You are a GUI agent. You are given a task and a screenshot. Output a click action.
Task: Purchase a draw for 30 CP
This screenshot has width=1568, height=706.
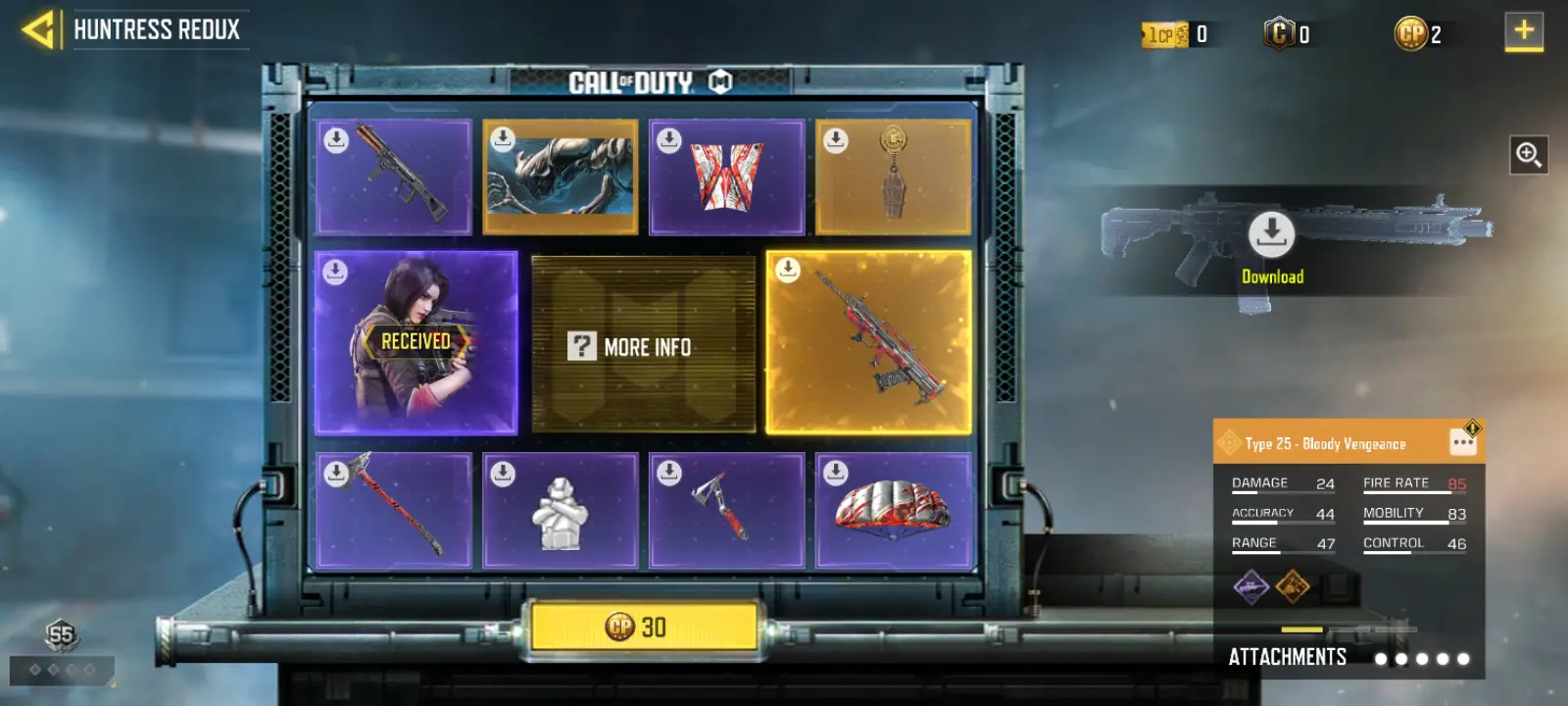644,627
